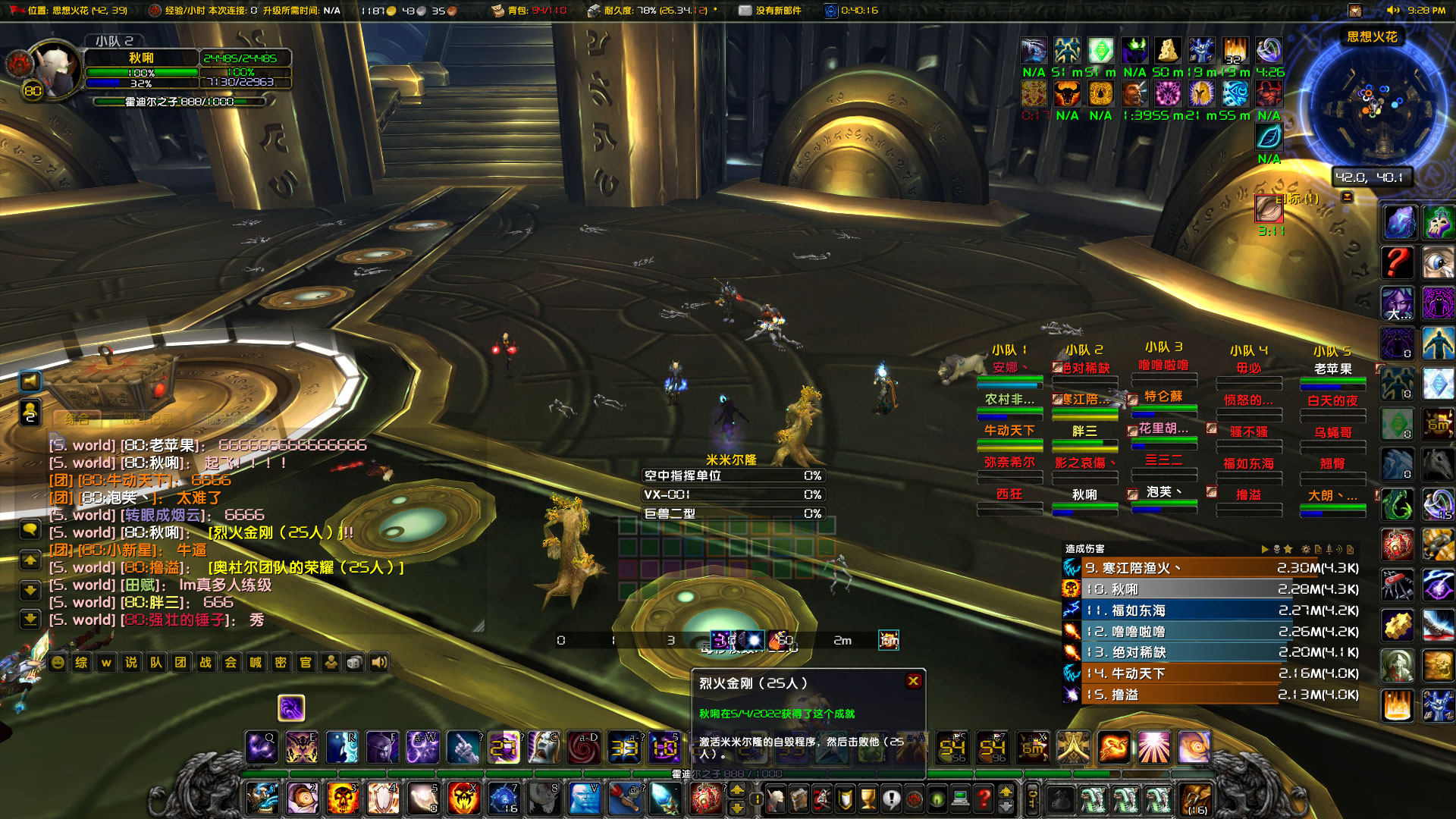Roll the dice using the chat bar dice icon
This screenshot has width=1456, height=819.
355,662
